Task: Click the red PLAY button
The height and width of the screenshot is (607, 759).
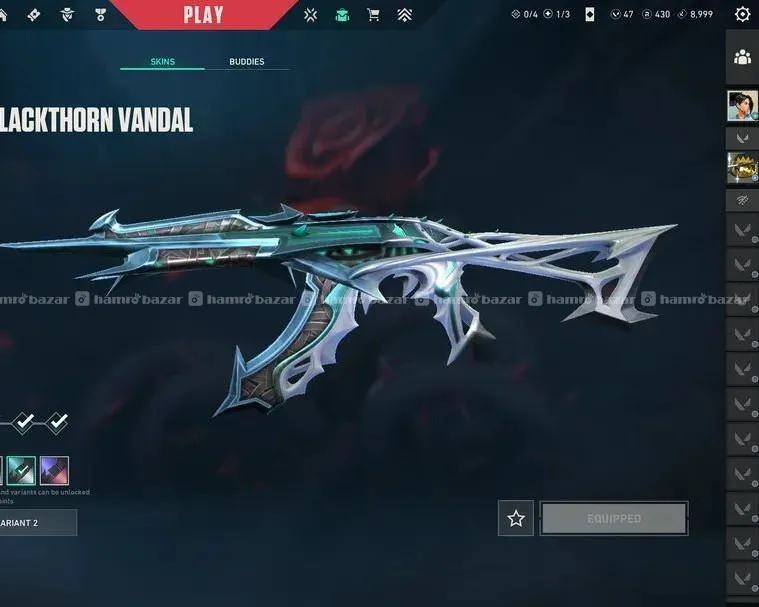Action: point(203,14)
